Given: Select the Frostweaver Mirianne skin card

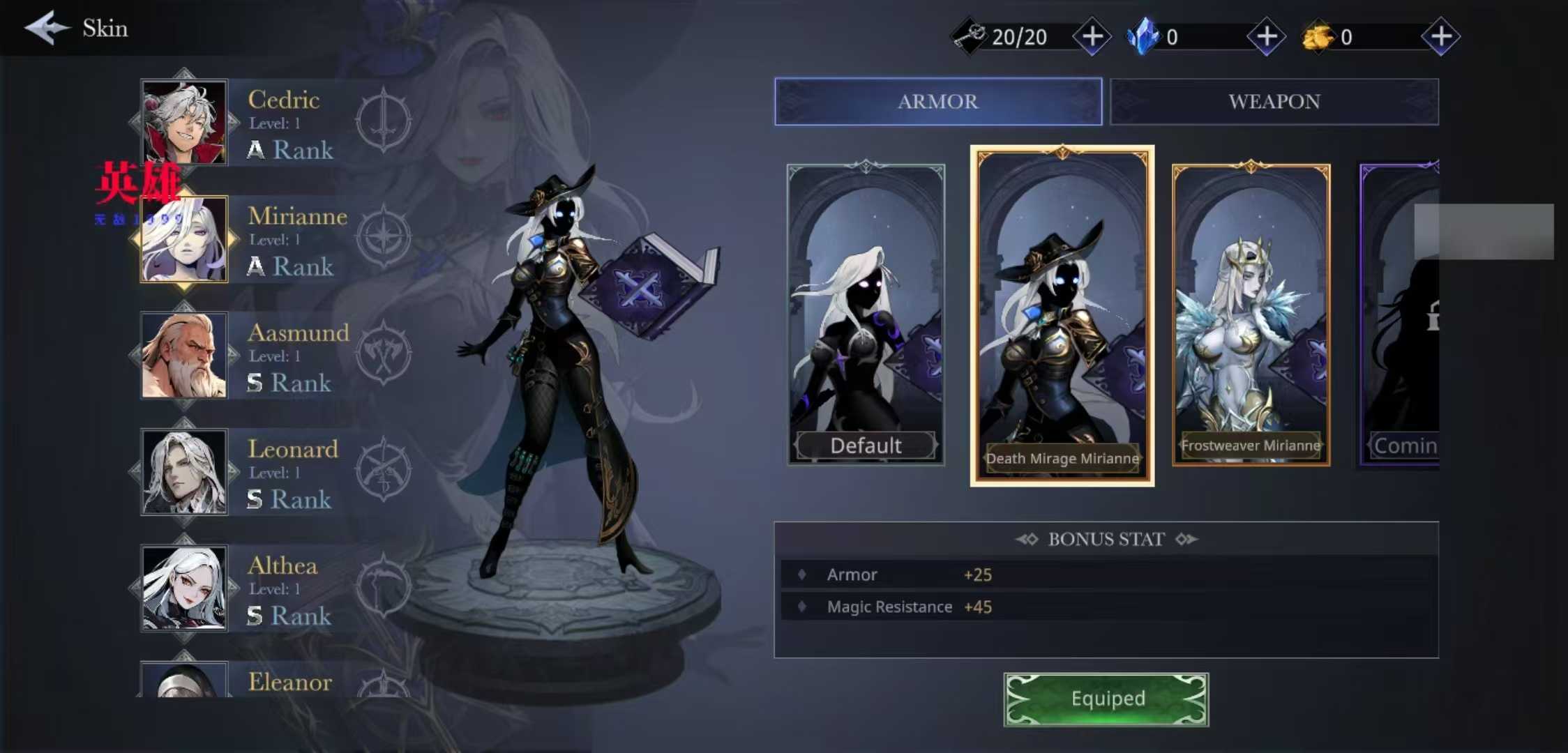Looking at the screenshot, I should click(x=1251, y=315).
